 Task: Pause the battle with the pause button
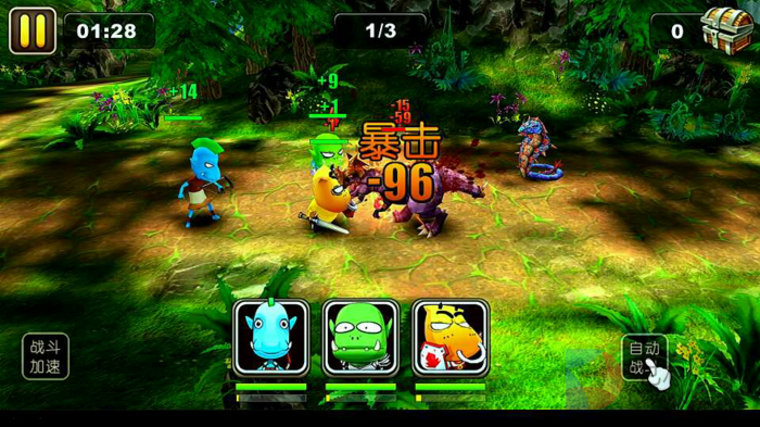click(x=32, y=30)
